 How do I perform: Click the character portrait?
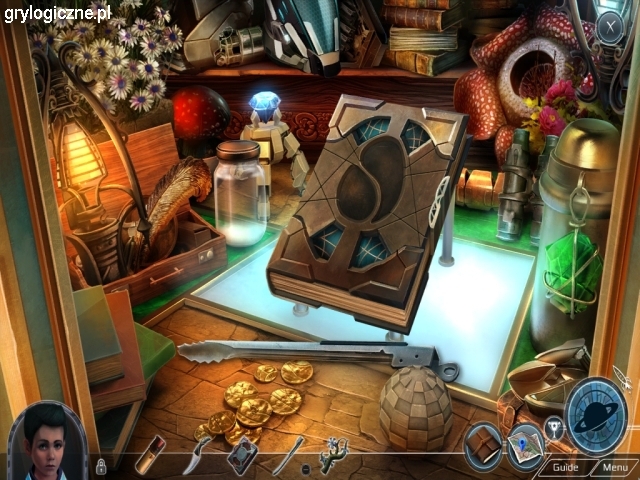(47, 440)
